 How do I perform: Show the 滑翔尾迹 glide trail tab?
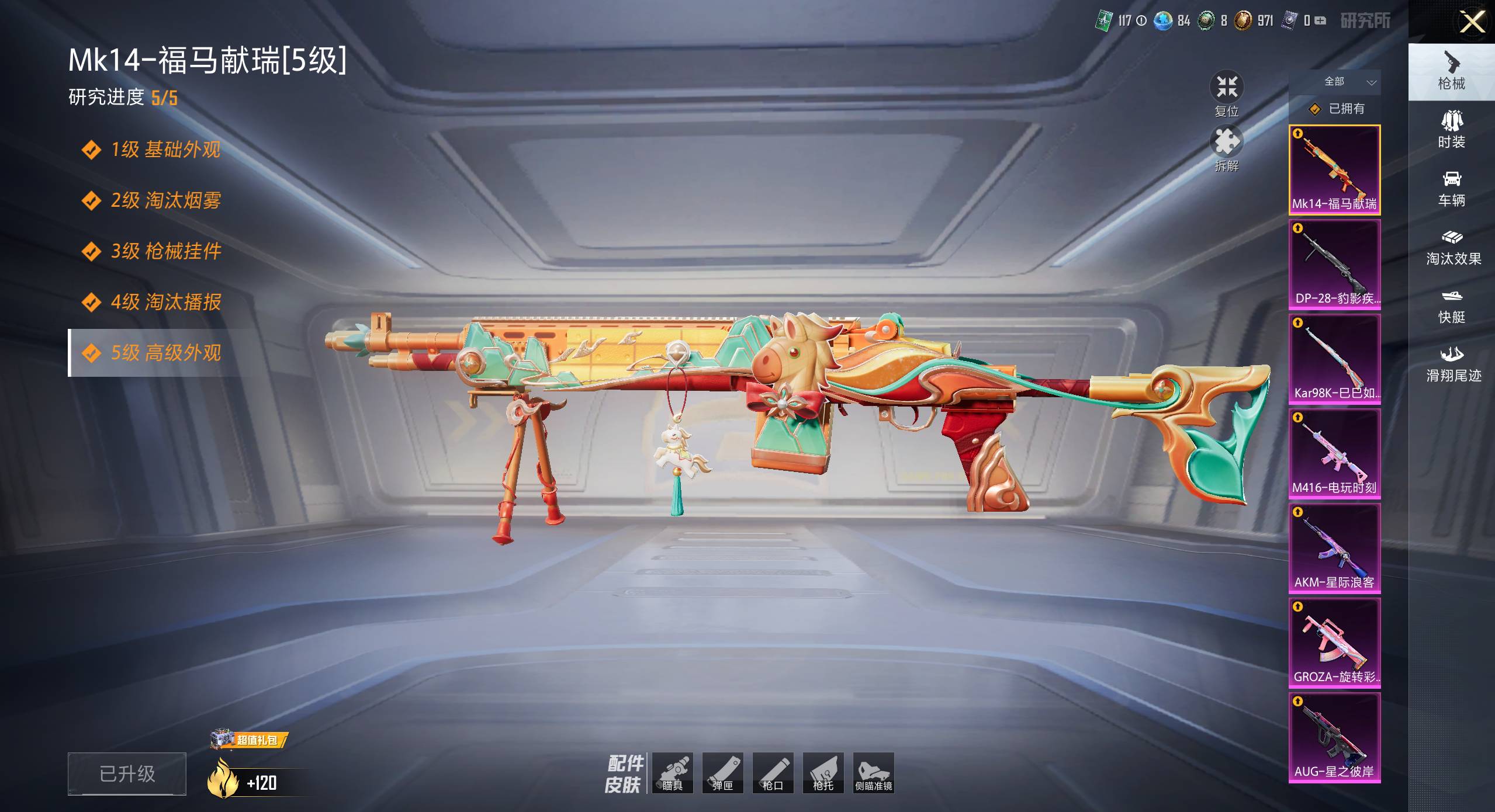pyautogui.click(x=1452, y=364)
